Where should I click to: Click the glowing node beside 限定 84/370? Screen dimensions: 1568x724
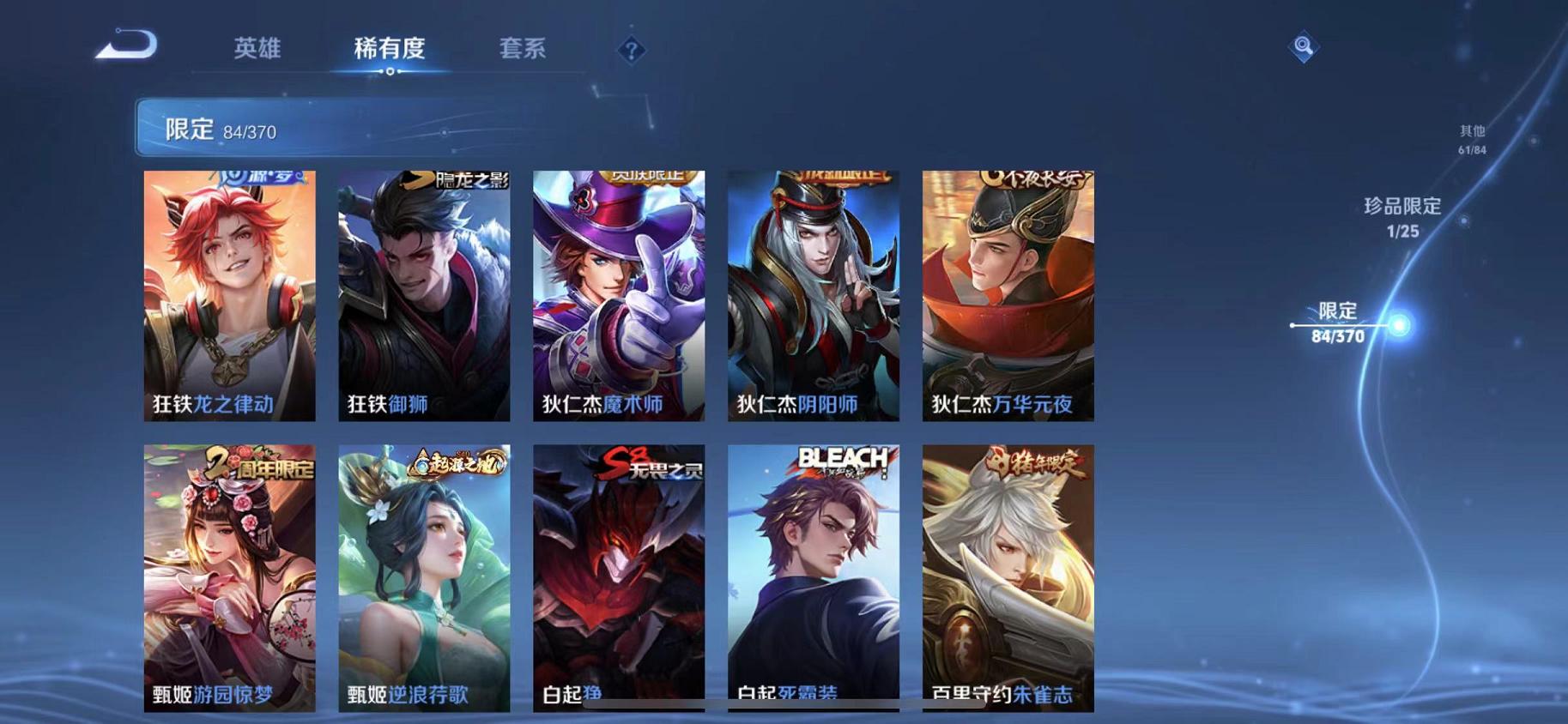tap(1399, 325)
